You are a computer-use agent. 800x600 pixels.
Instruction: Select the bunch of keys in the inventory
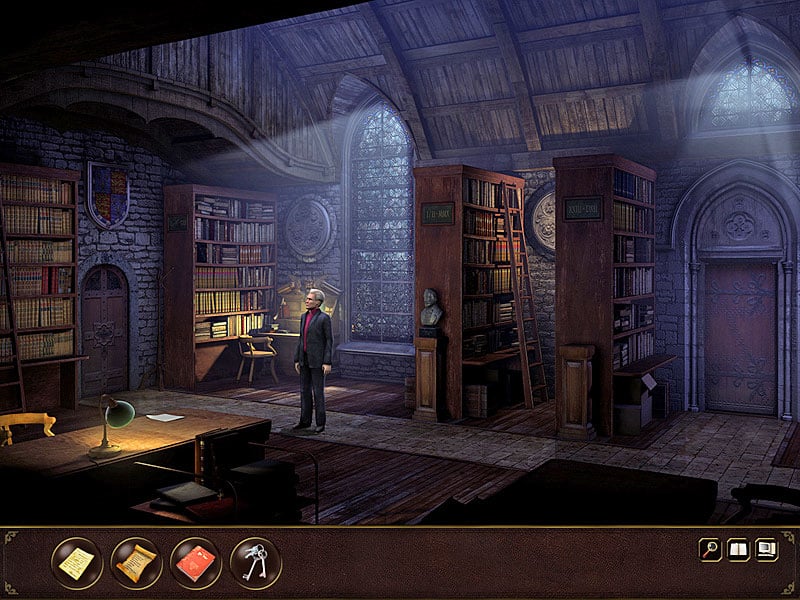pos(255,563)
